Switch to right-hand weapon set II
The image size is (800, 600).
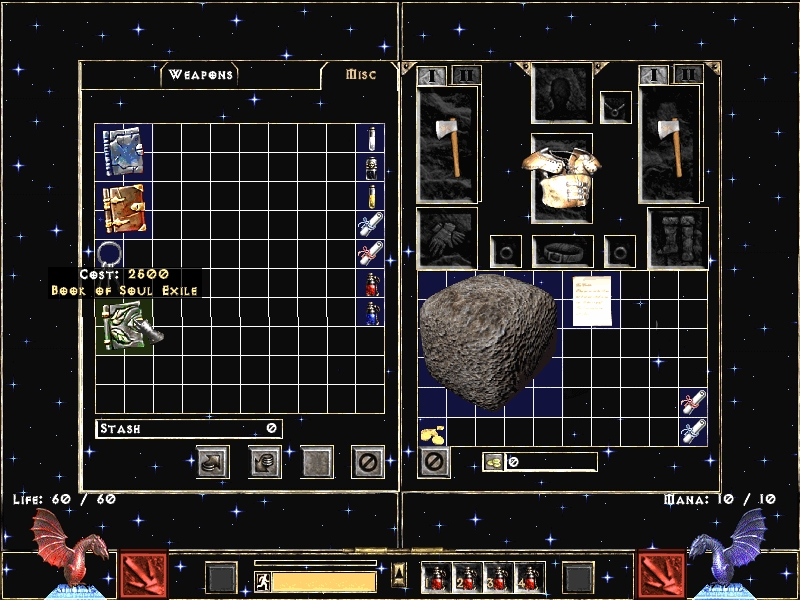[687, 74]
